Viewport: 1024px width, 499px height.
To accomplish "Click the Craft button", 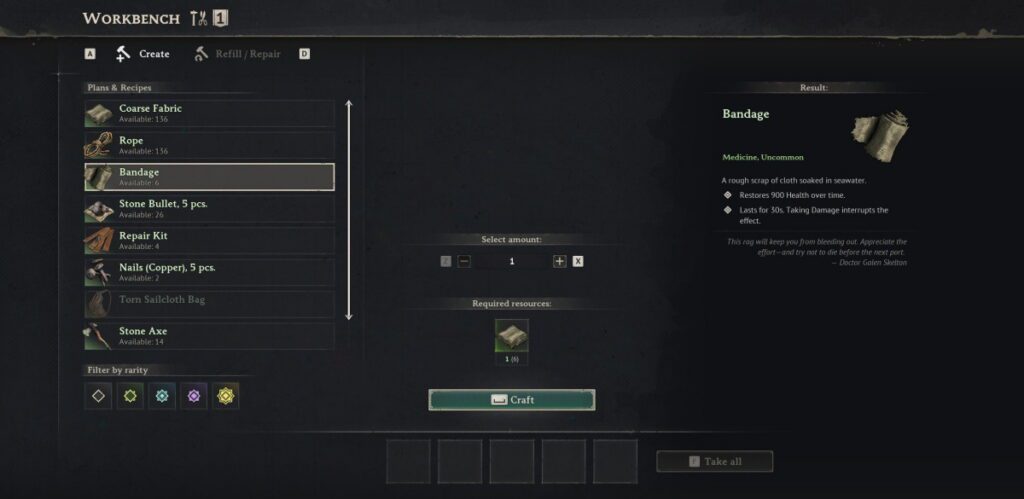I will (512, 400).
